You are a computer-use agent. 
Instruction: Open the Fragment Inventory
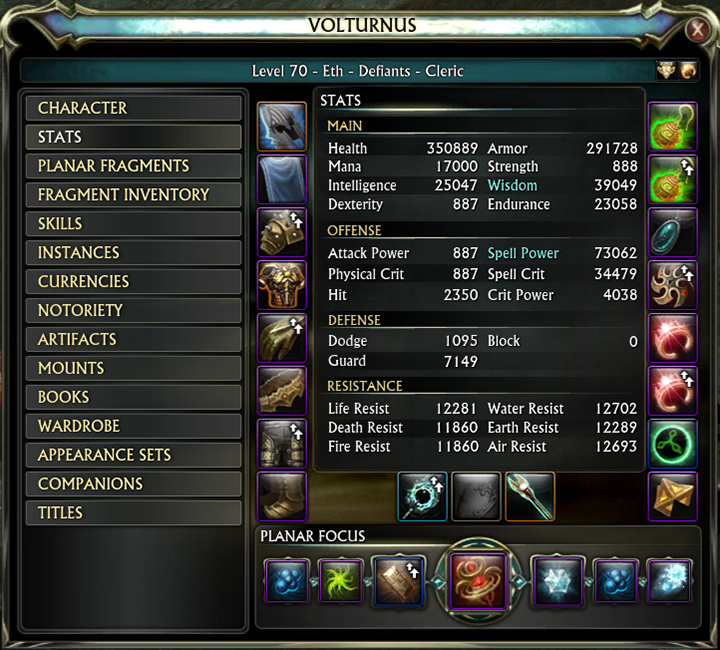click(x=133, y=195)
